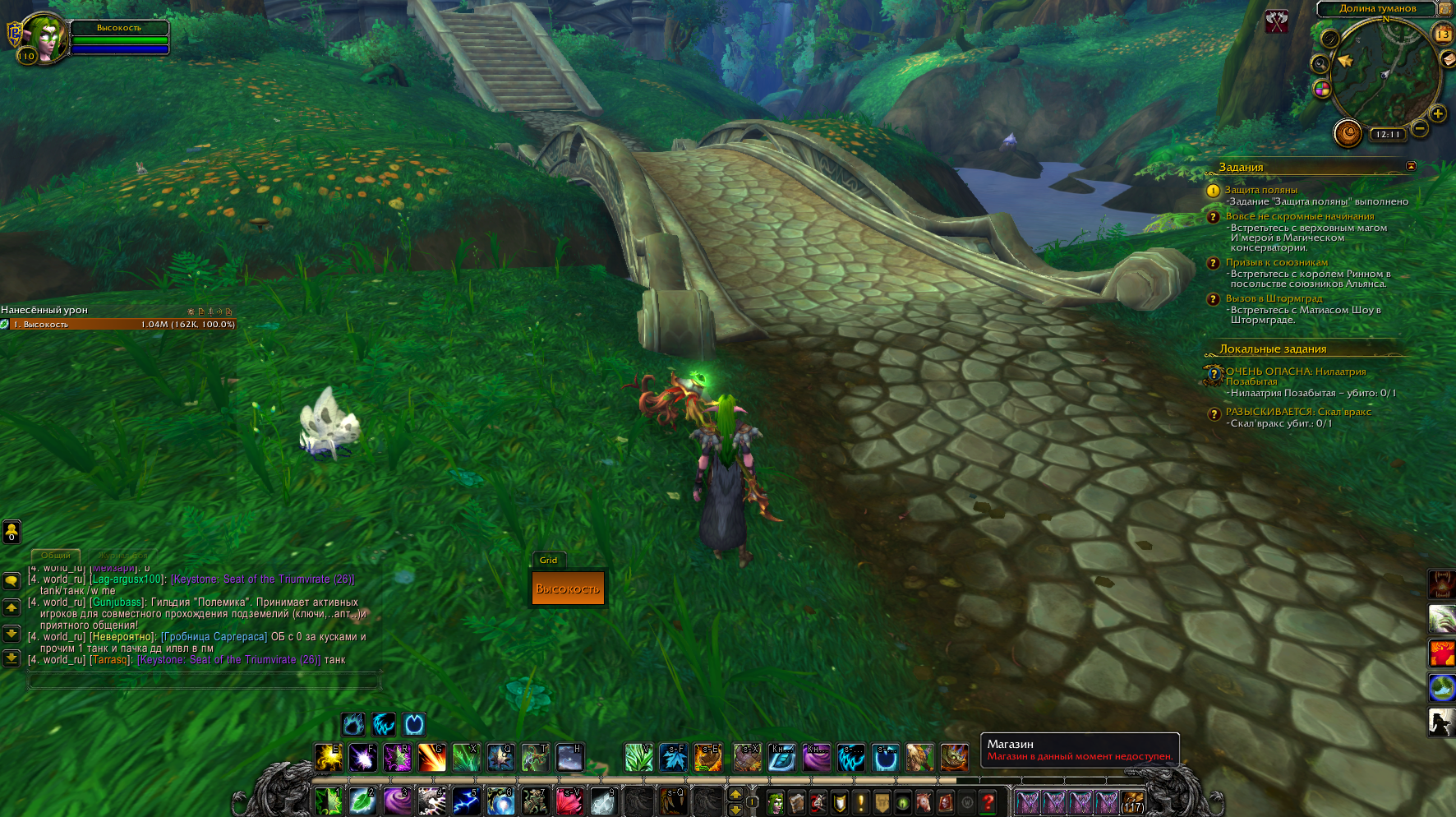Image resolution: width=1456 pixels, height=817 pixels.
Task: Select the РАЗЫСКИВАЕТСЯ: Скал'вракс world quest
Action: pyautogui.click(x=1298, y=412)
